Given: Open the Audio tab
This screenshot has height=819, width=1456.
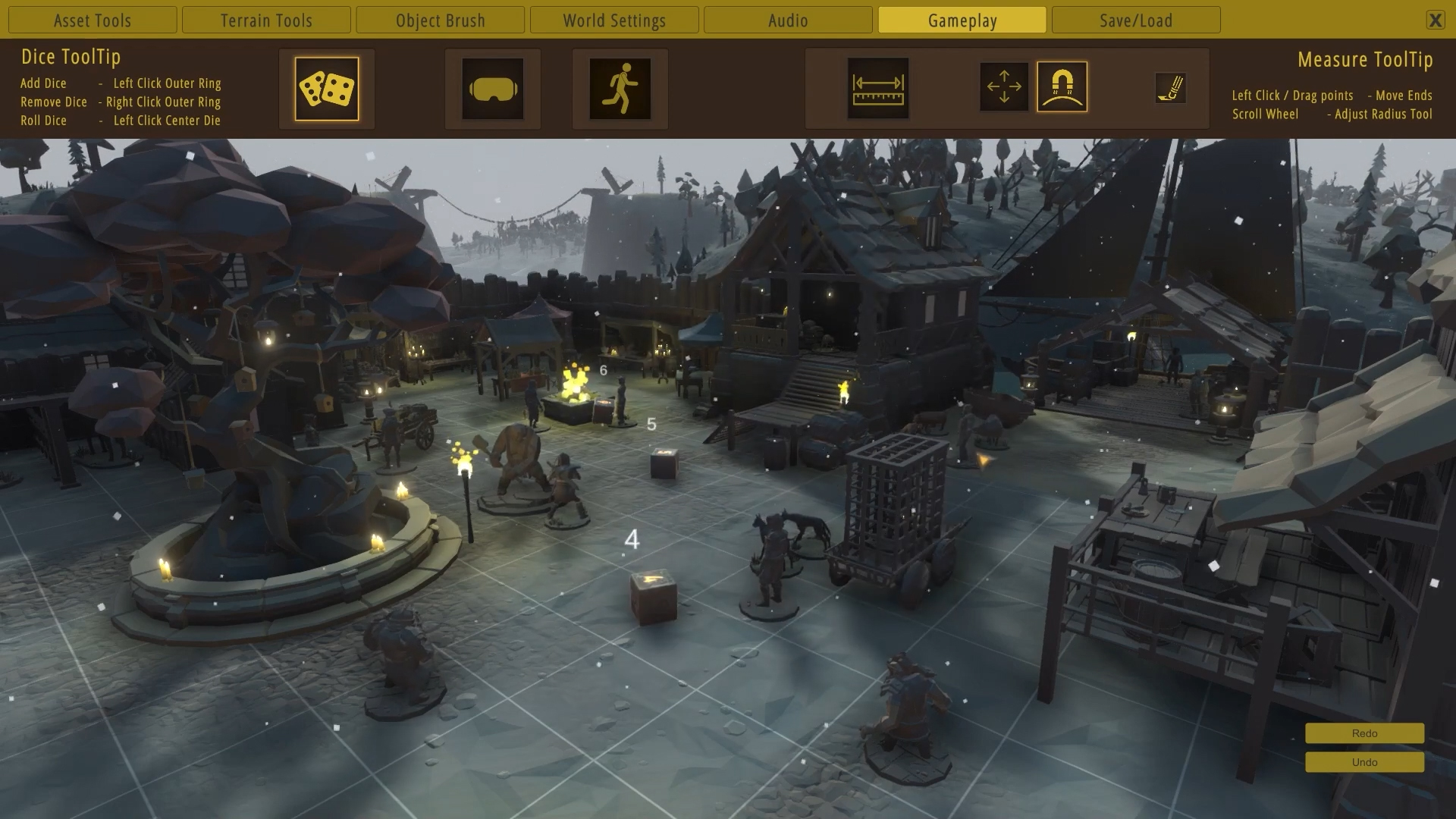Looking at the screenshot, I should [x=788, y=20].
